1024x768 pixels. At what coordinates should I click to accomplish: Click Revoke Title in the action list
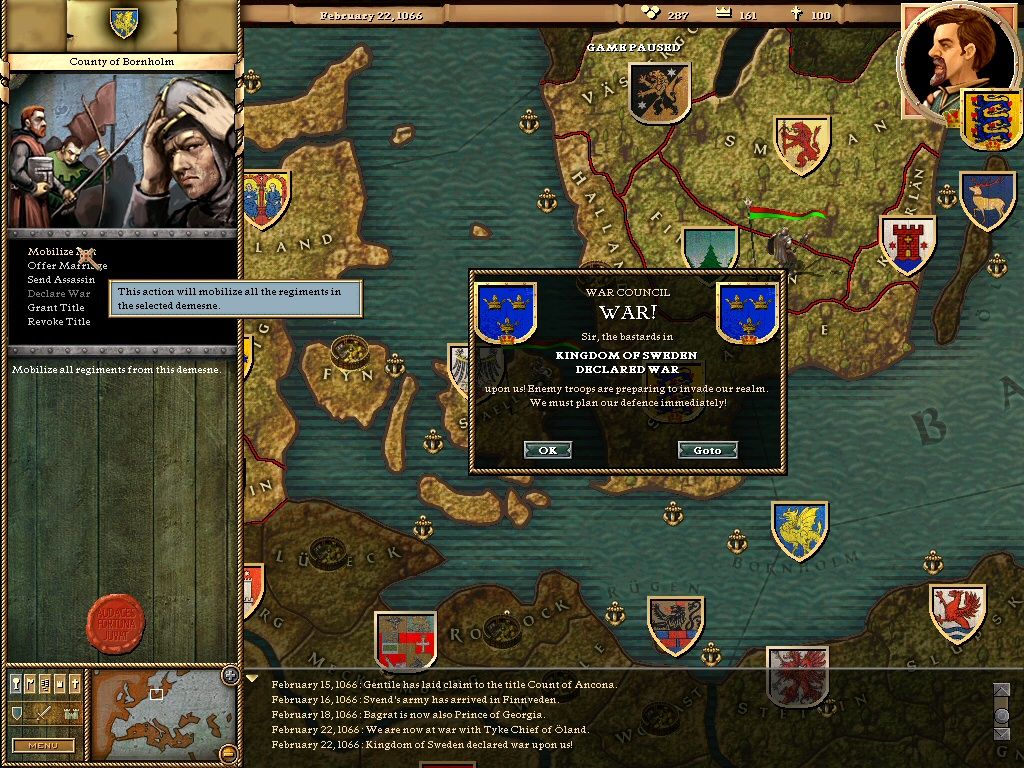(59, 322)
